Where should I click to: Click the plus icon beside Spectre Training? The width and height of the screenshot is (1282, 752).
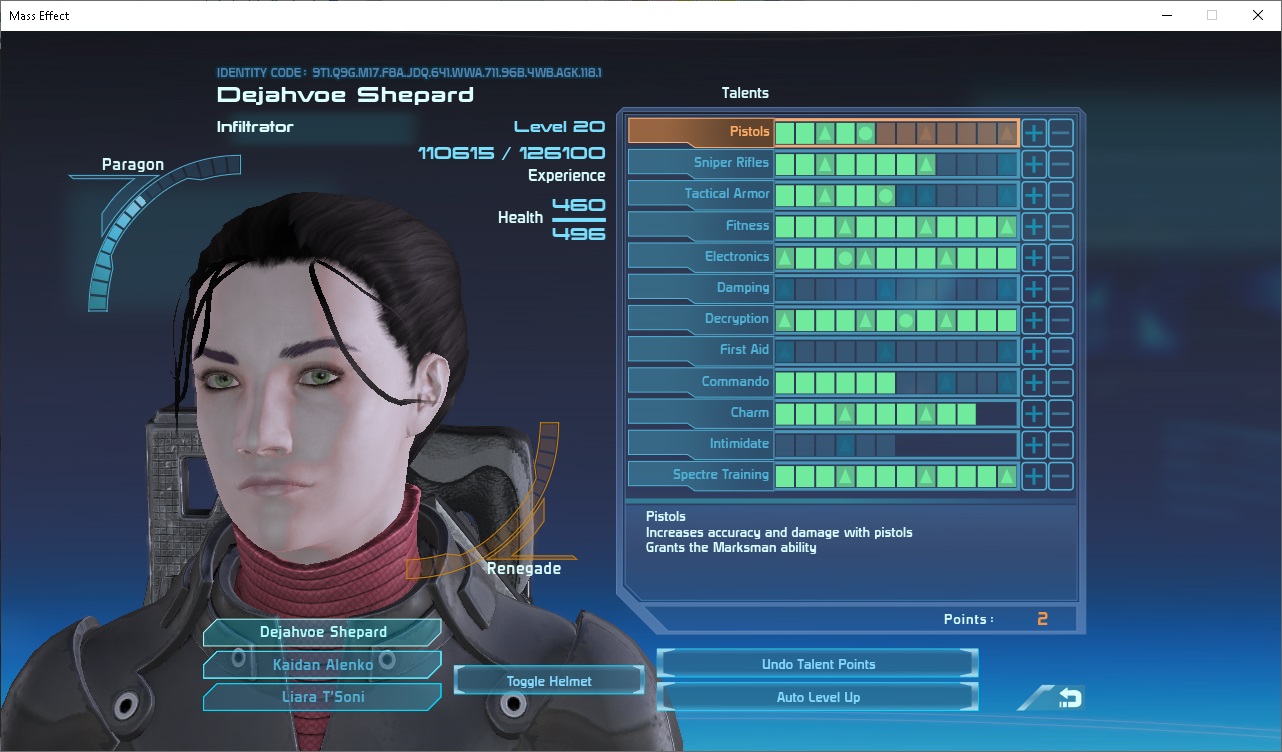point(1033,475)
